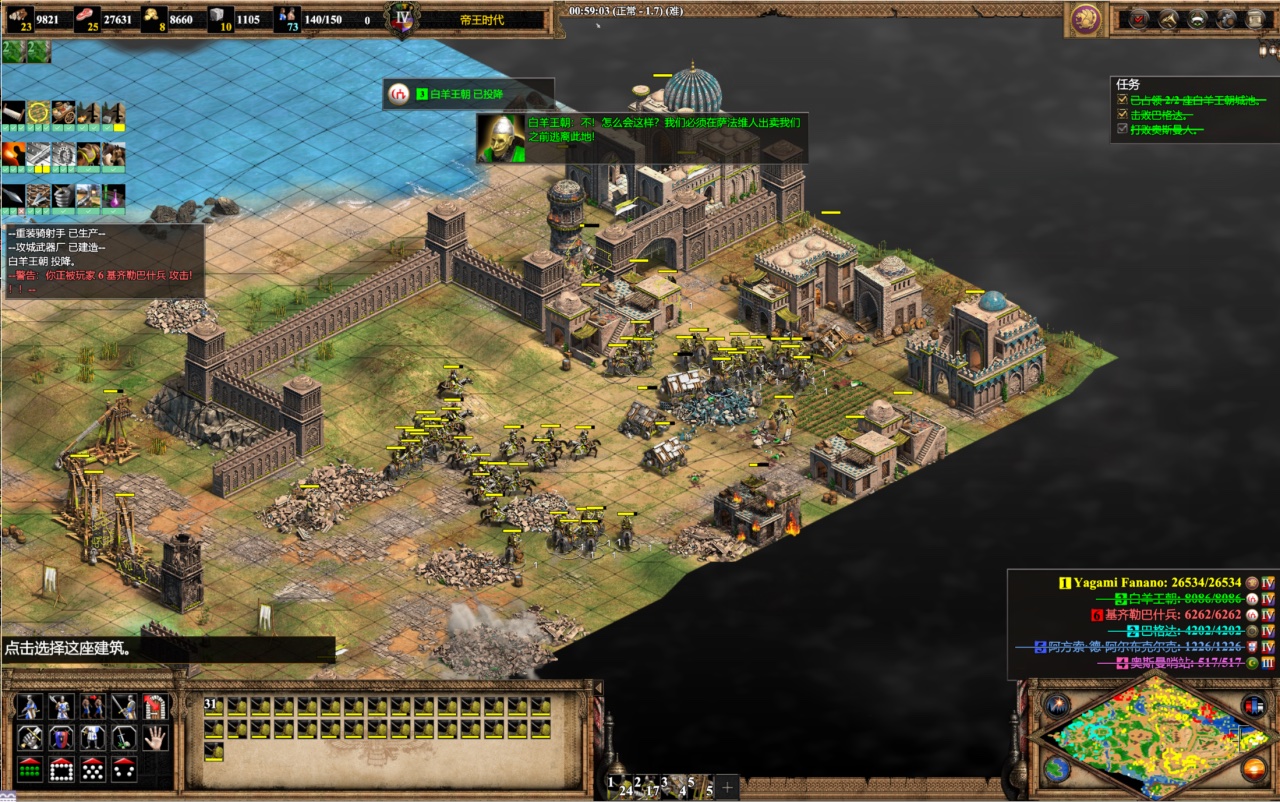
Task: Toggle the red-blue minimap colour mode button
Action: tap(1253, 705)
